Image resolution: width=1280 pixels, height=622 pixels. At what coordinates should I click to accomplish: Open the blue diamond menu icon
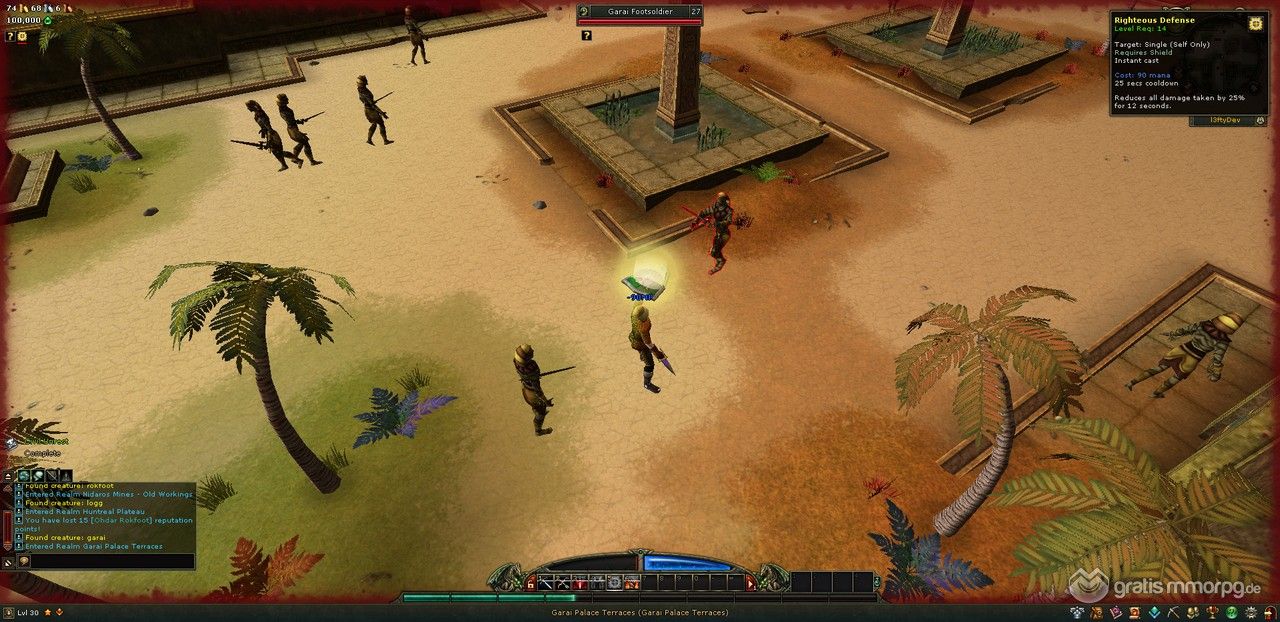click(1155, 612)
